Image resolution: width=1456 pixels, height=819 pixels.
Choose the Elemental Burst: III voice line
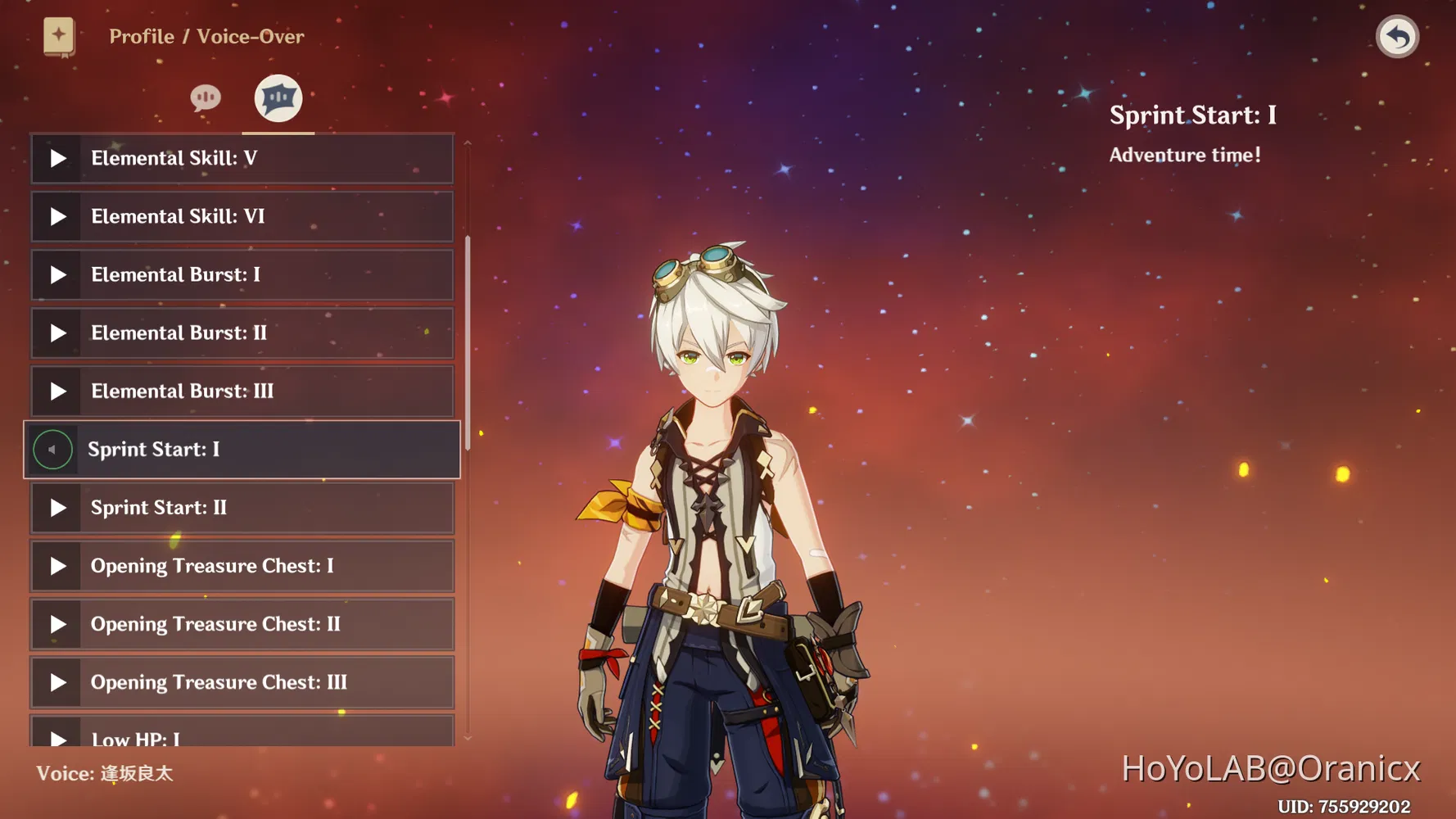point(242,391)
